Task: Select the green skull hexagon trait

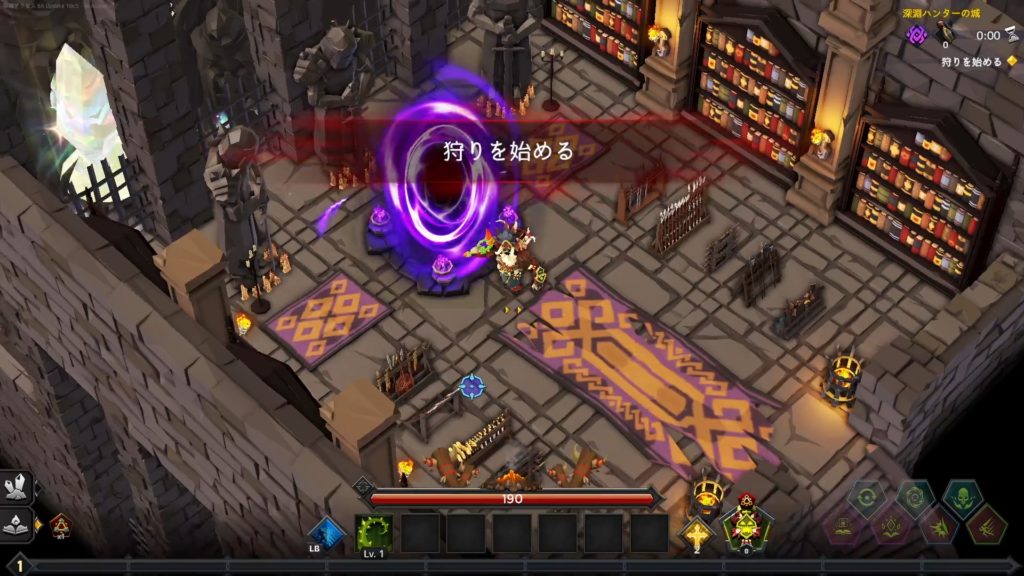Action: point(964,497)
